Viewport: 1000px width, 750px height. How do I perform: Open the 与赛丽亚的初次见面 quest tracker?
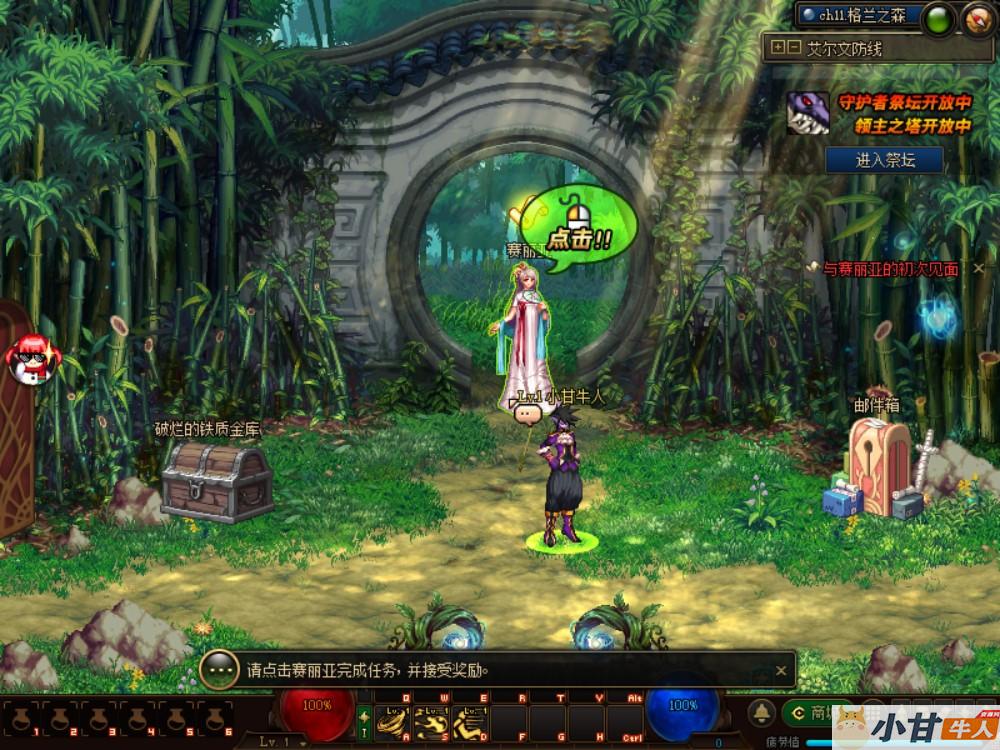[890, 269]
